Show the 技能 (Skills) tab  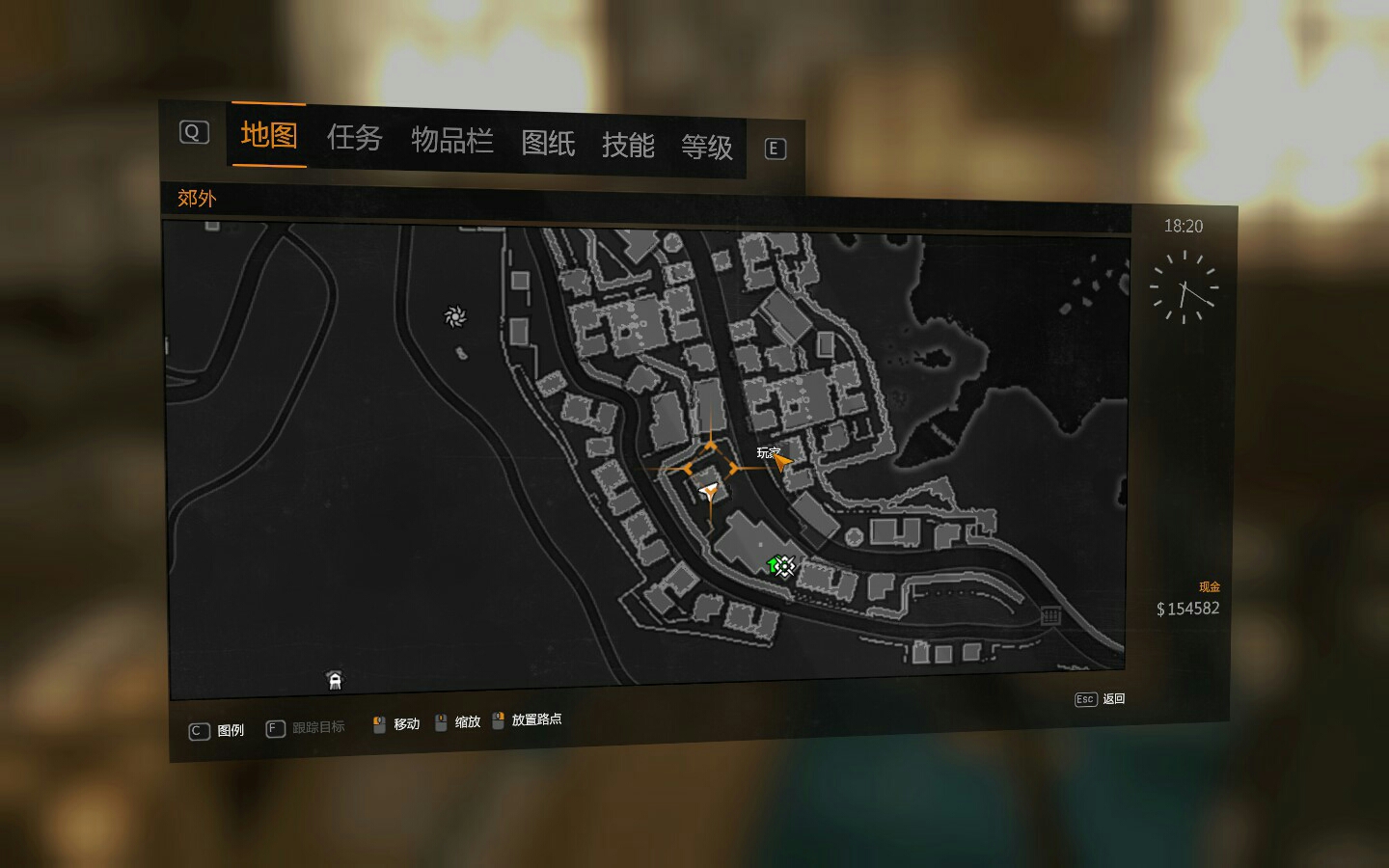tap(628, 146)
